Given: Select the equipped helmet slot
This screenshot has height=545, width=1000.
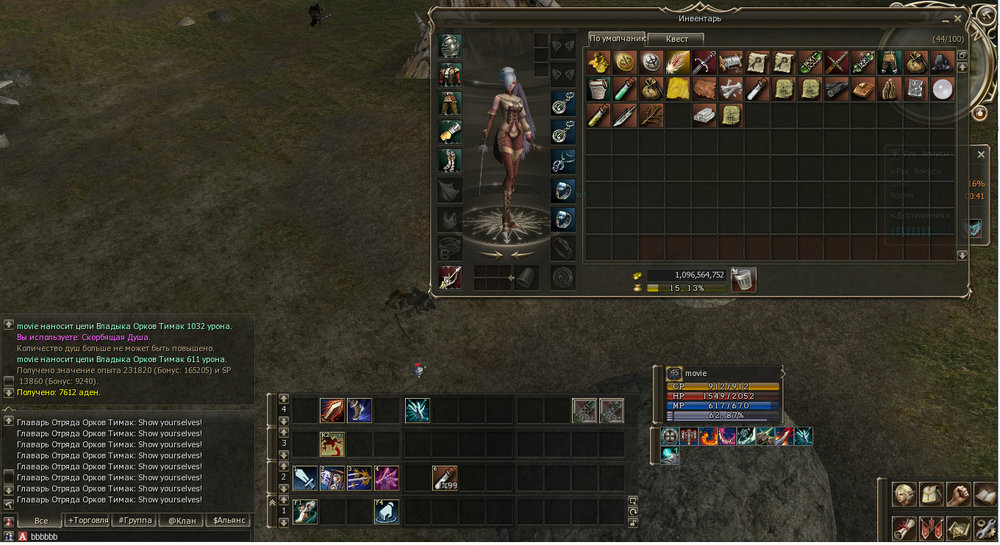Looking at the screenshot, I should pyautogui.click(x=450, y=46).
